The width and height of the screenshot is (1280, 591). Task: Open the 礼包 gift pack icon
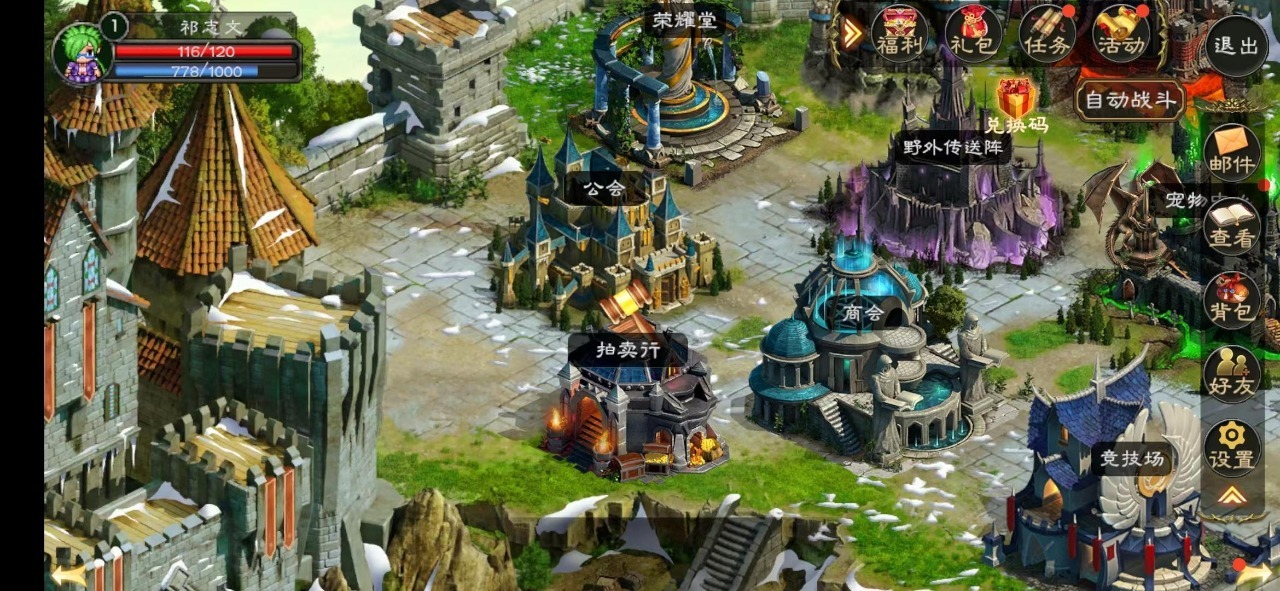(x=973, y=34)
